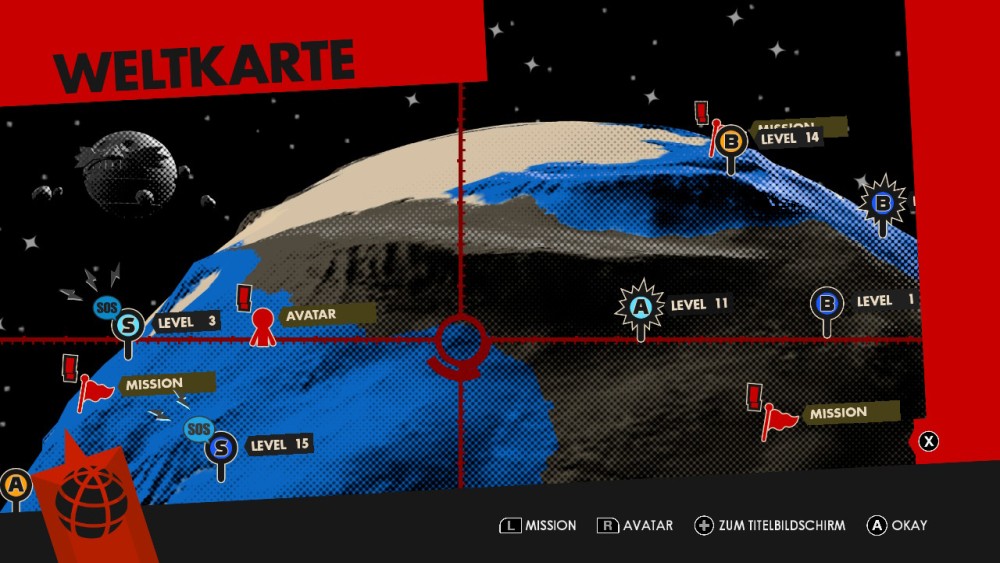
Task: Open the Mission flag on the gray landmass
Action: click(x=779, y=418)
